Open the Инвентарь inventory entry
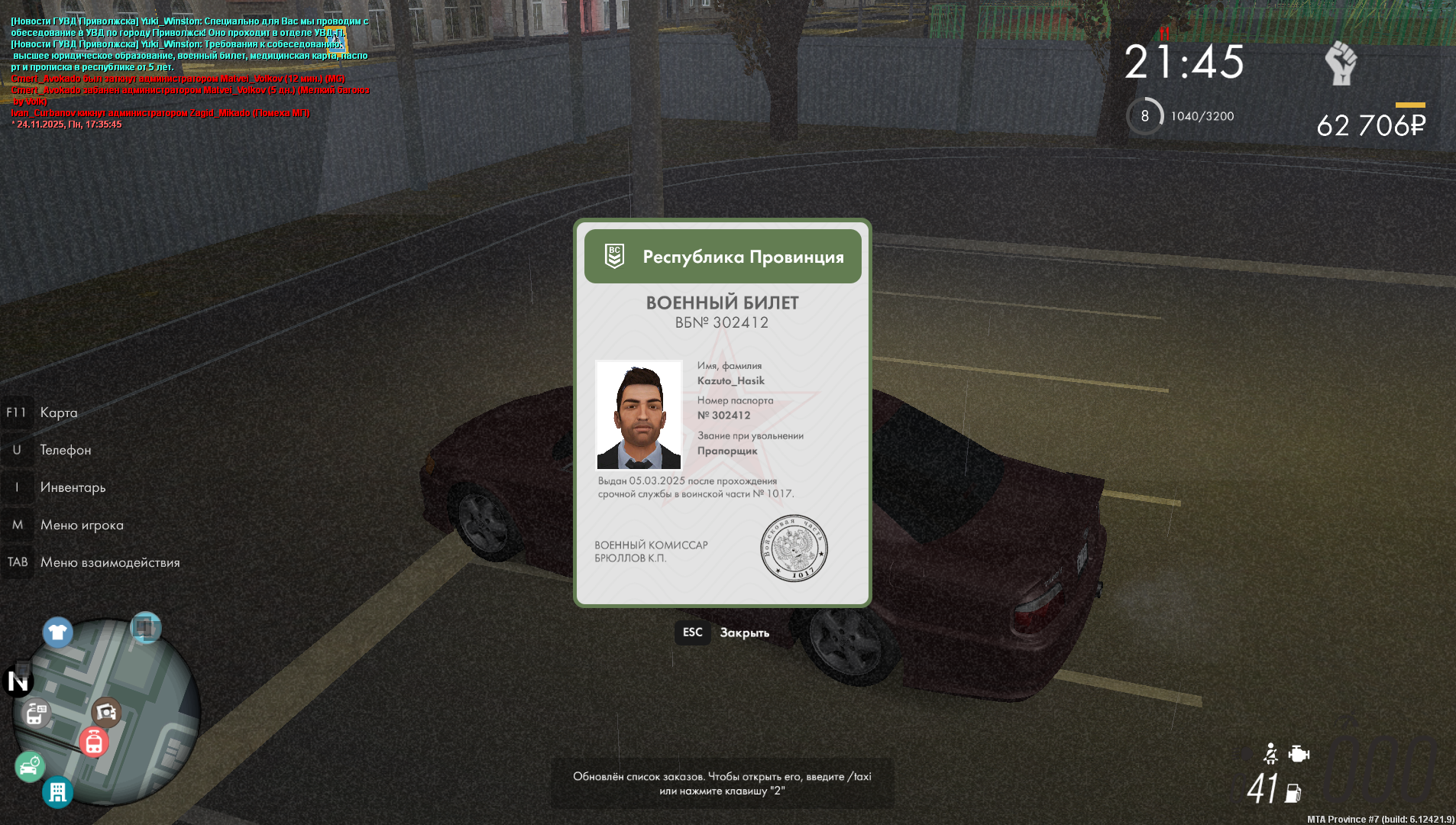1456x825 pixels. 73,487
